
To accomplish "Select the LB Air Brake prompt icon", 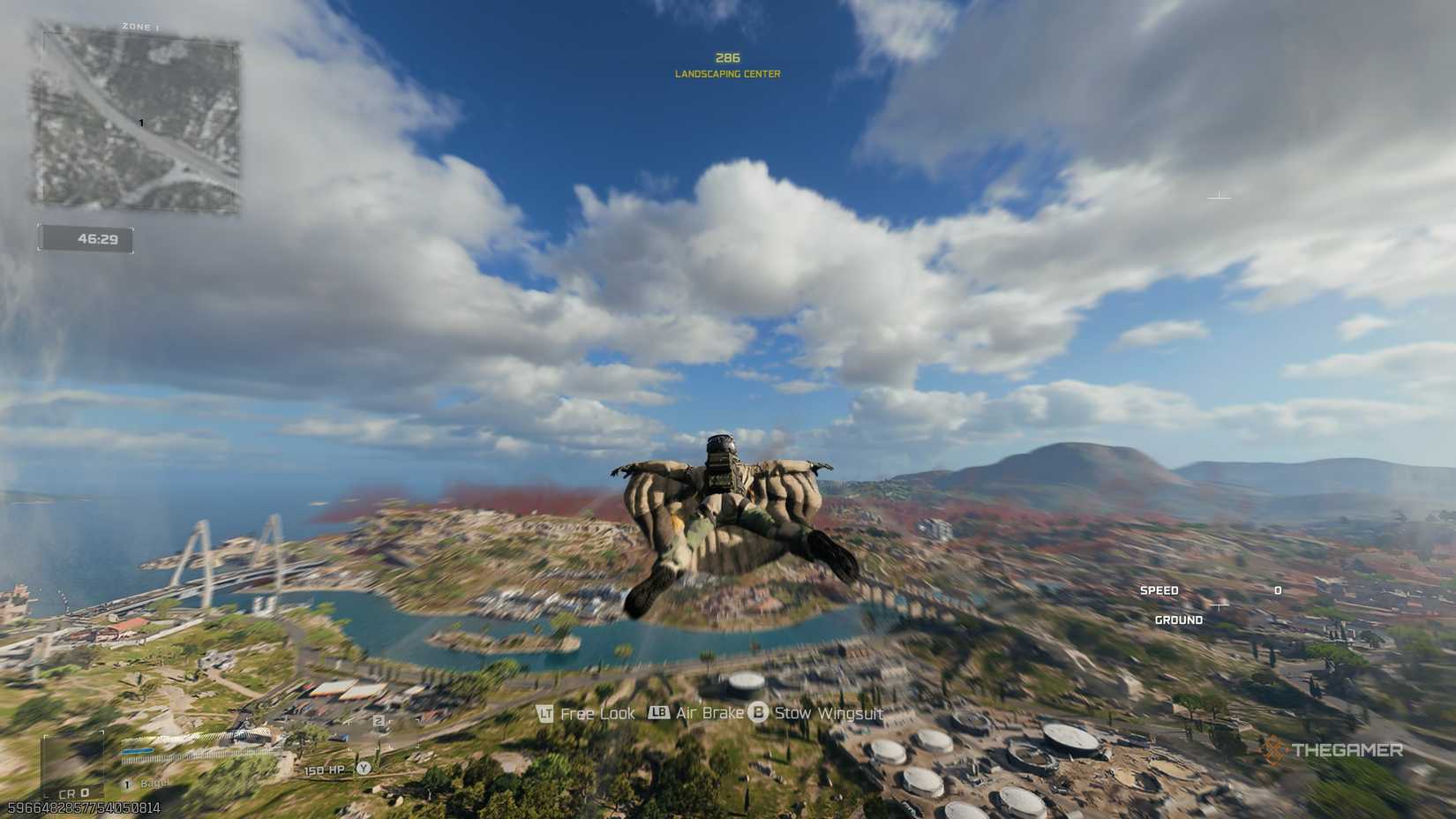I will (x=658, y=713).
